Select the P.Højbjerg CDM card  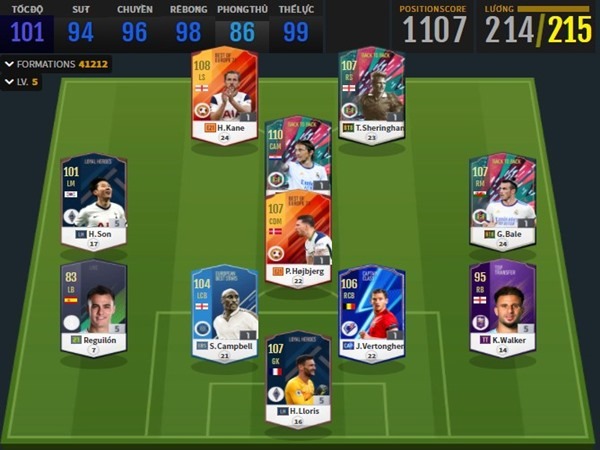(x=298, y=236)
